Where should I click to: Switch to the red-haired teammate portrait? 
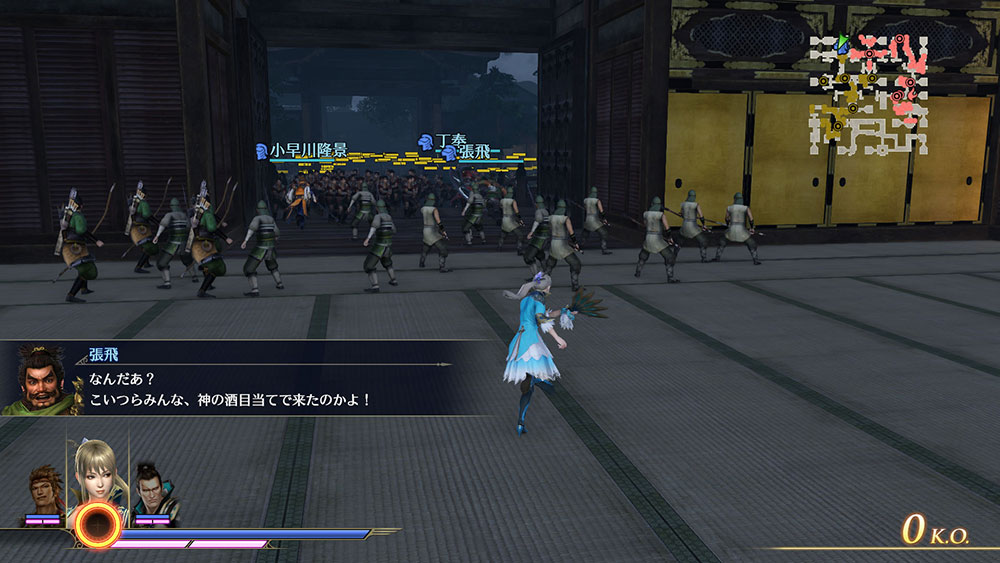tap(46, 492)
